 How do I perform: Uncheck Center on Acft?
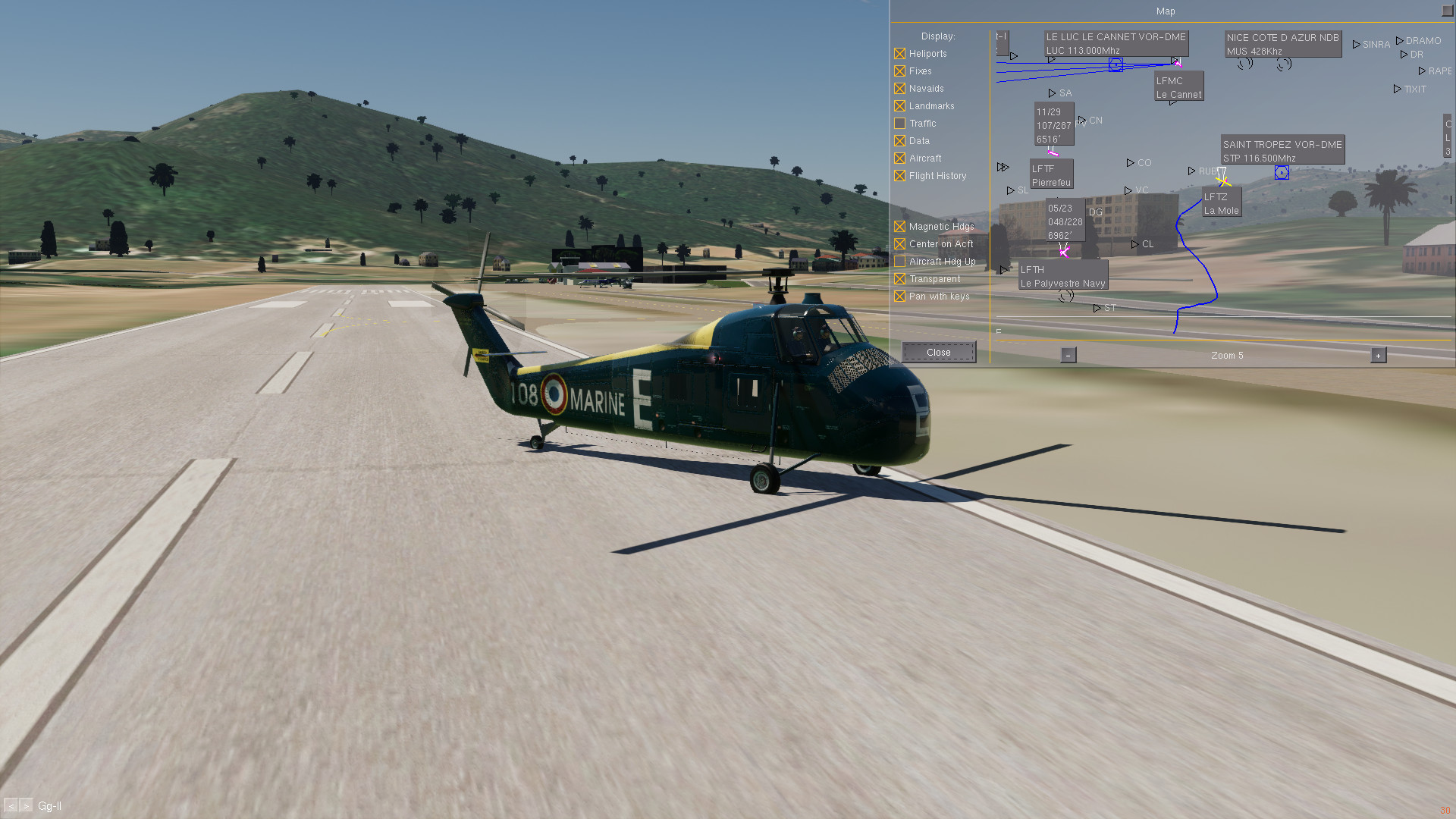899,244
